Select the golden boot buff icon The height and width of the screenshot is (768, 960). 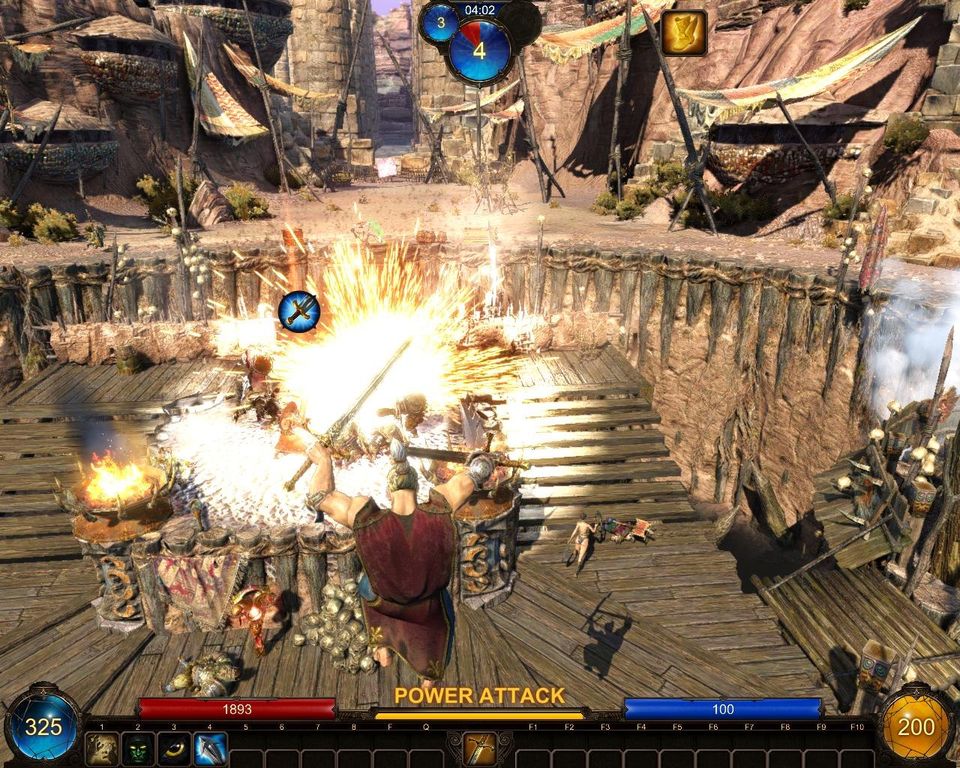coord(684,32)
